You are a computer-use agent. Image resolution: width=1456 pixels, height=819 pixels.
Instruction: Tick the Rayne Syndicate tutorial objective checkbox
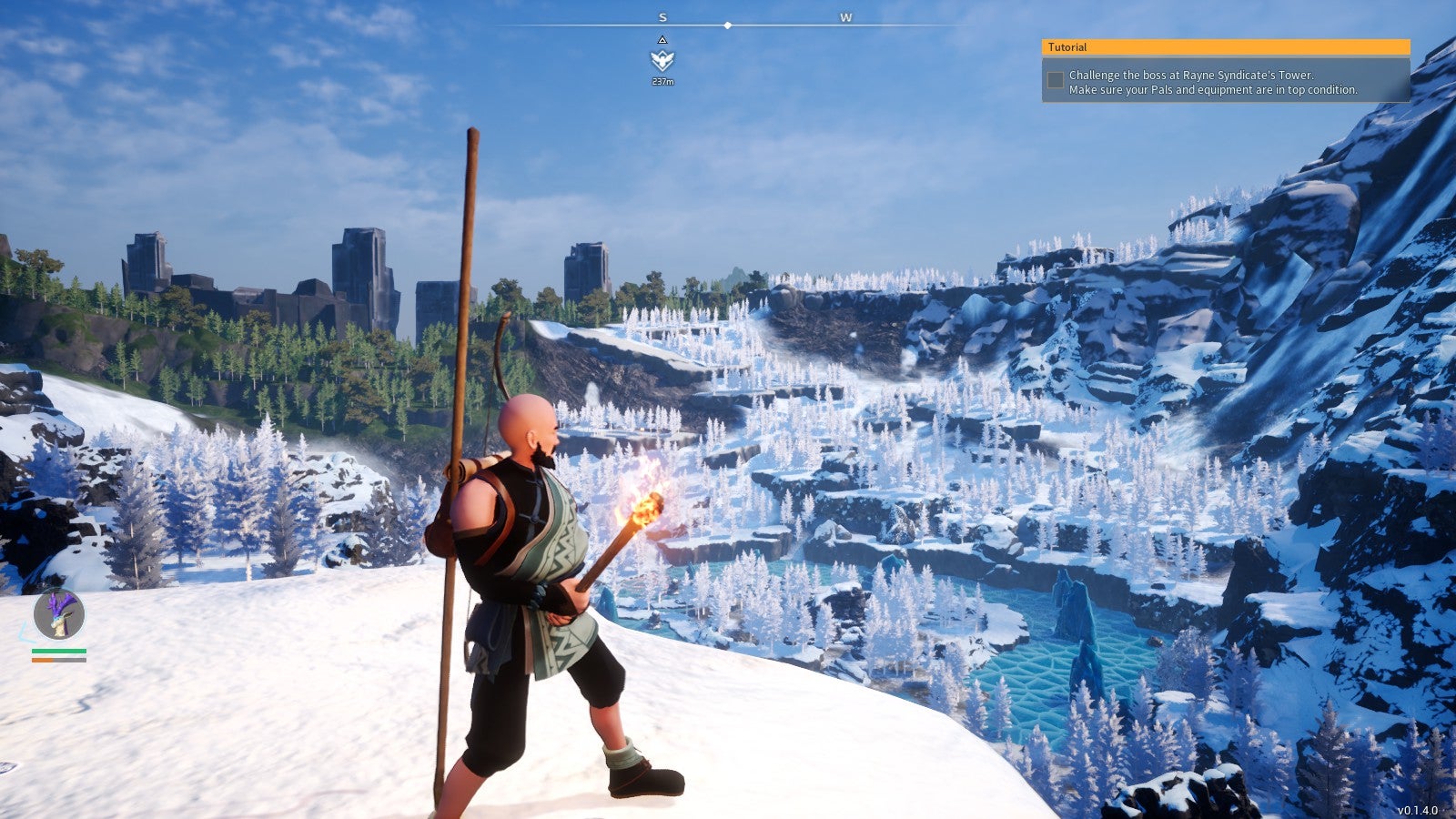pos(1056,81)
